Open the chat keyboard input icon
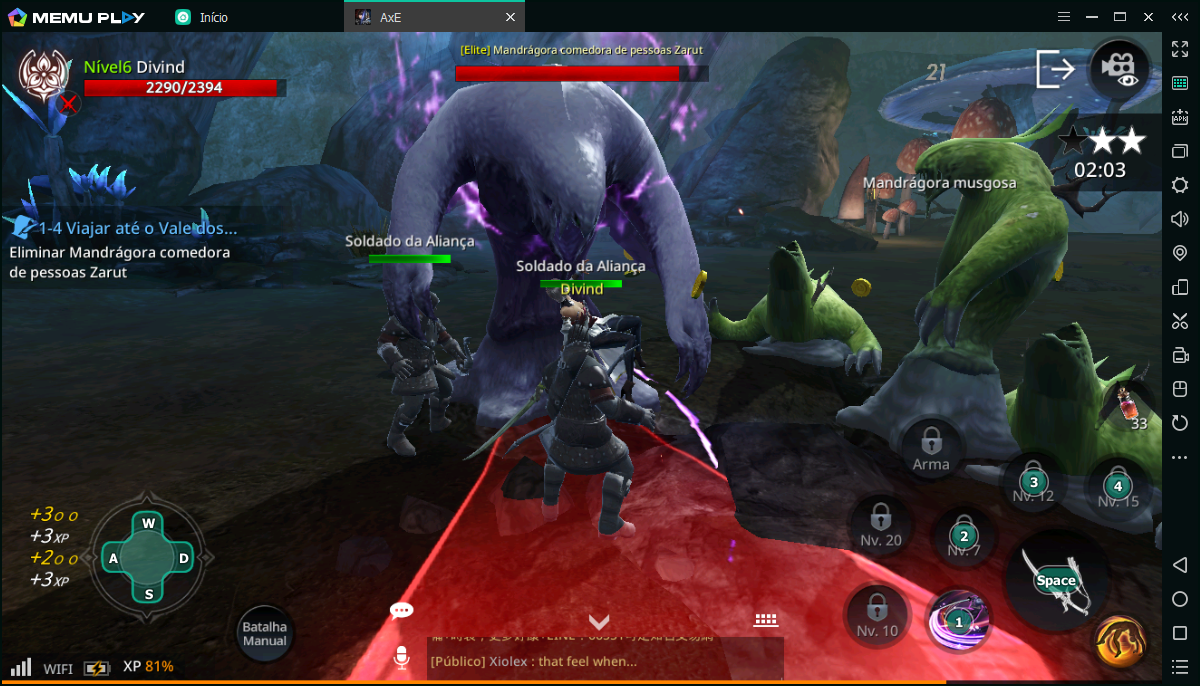This screenshot has height=686, width=1200. [x=766, y=620]
